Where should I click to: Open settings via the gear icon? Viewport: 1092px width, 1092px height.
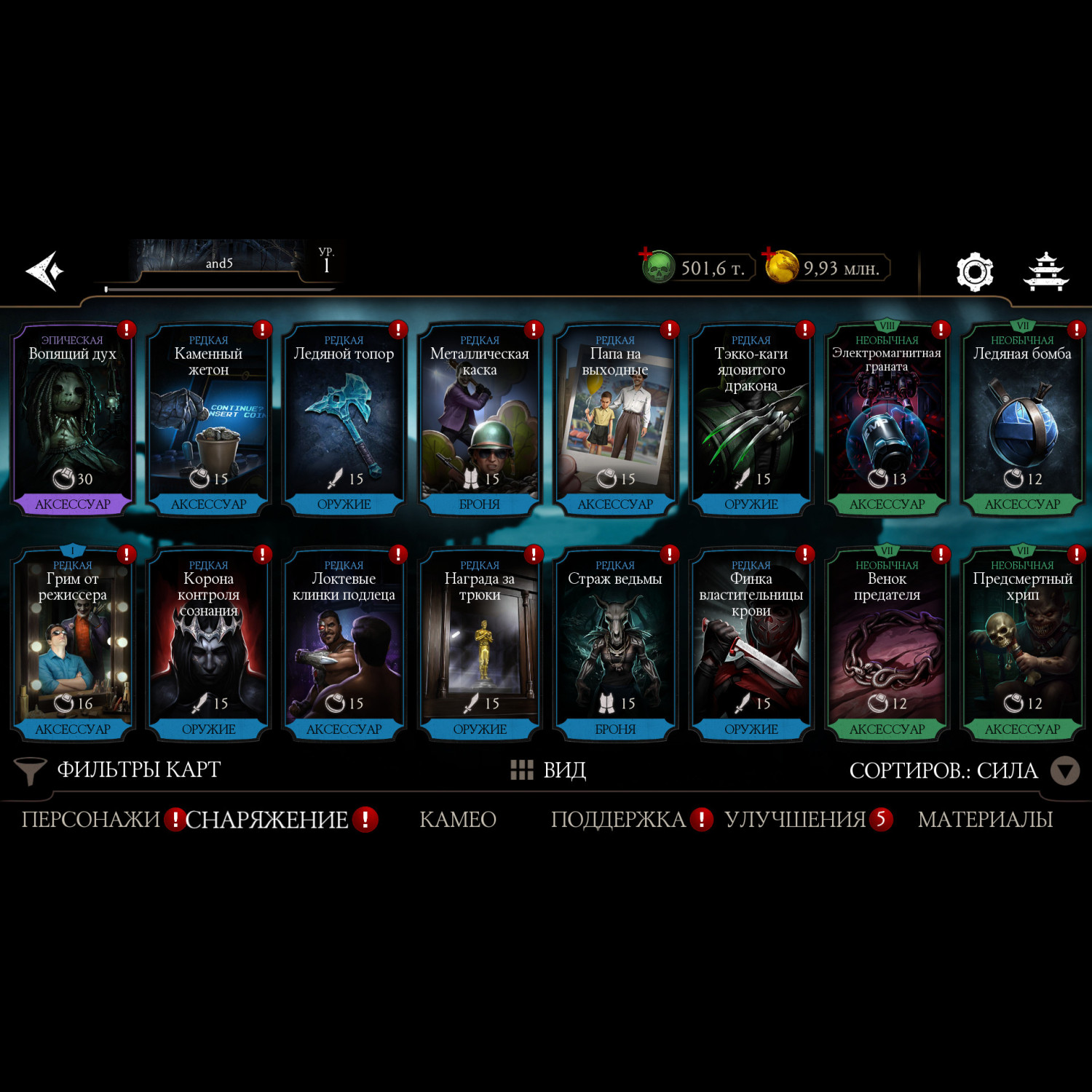(974, 272)
